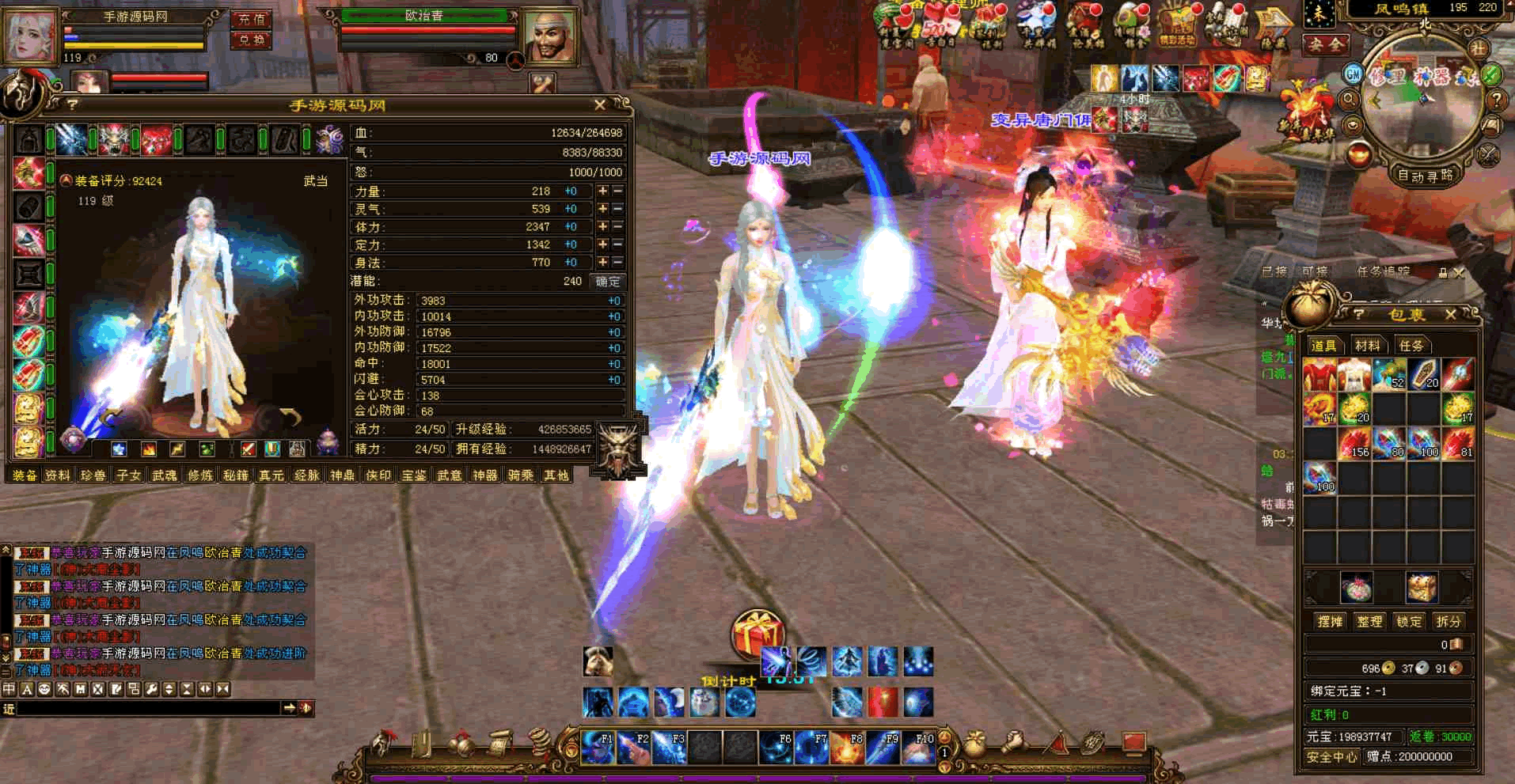Confirm potential points with 确定 button
Screen dimensions: 1515x784
[608, 282]
